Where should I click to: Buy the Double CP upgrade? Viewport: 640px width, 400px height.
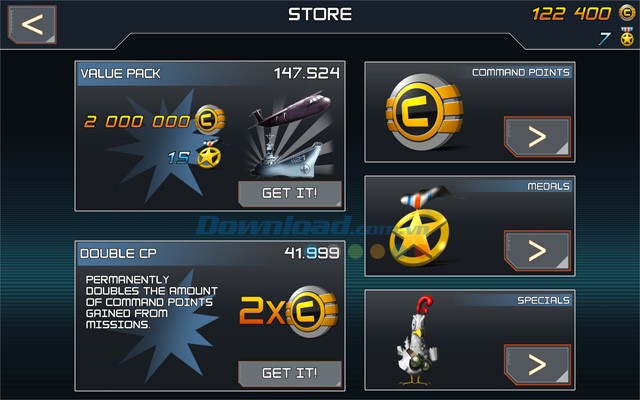289,373
